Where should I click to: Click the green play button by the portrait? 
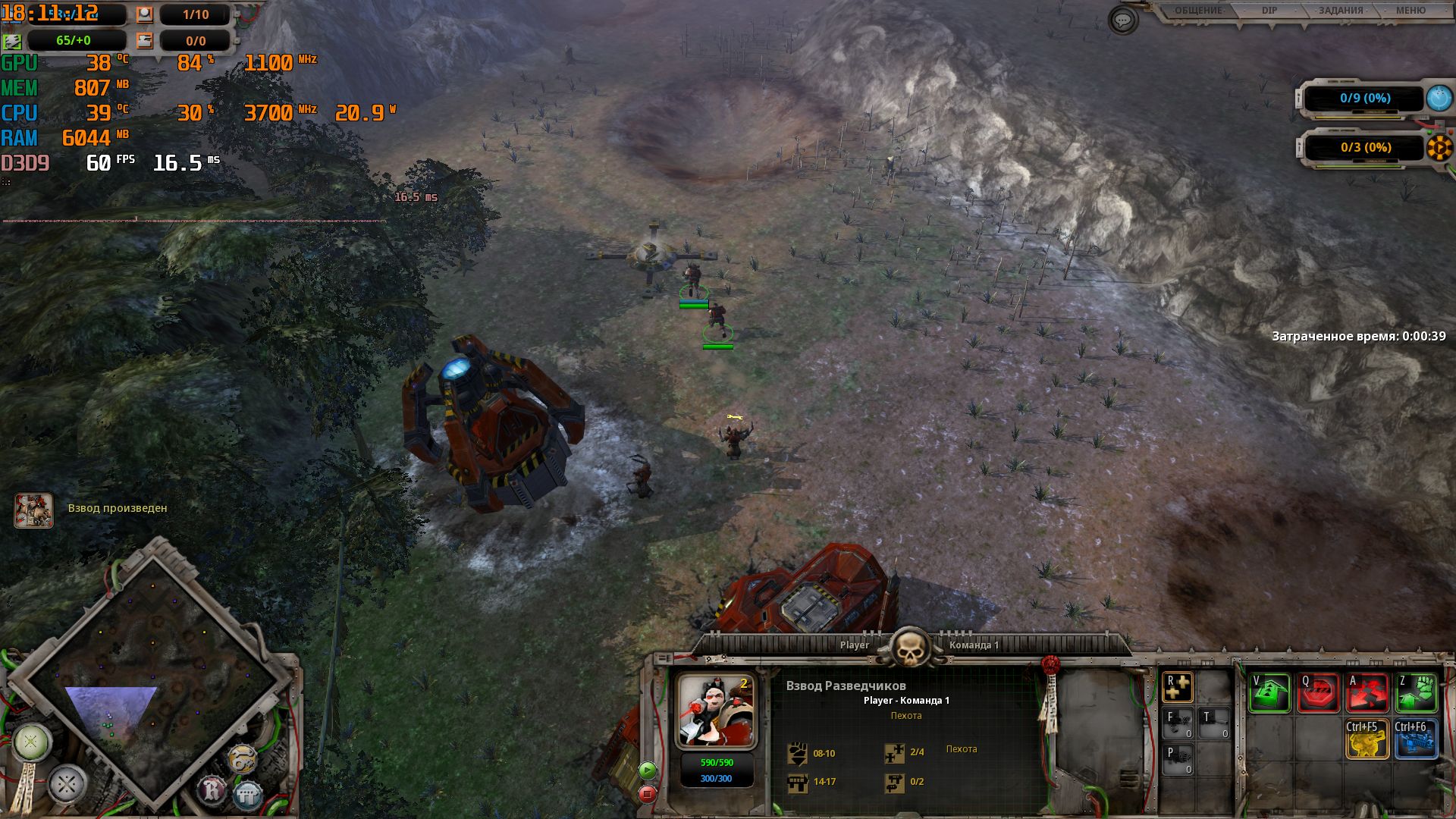click(647, 770)
